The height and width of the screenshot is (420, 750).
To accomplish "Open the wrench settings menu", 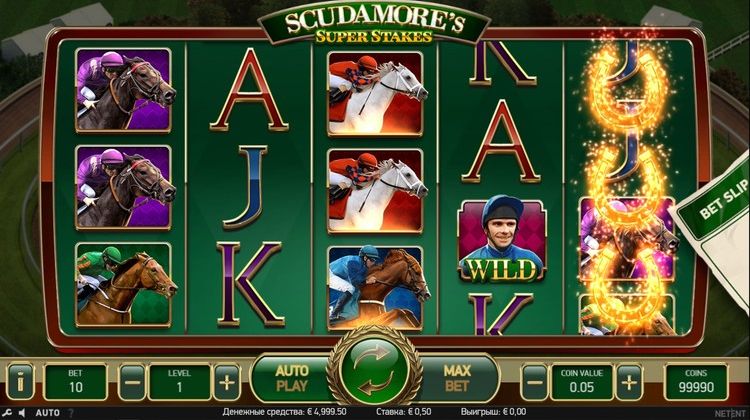I will [9, 411].
